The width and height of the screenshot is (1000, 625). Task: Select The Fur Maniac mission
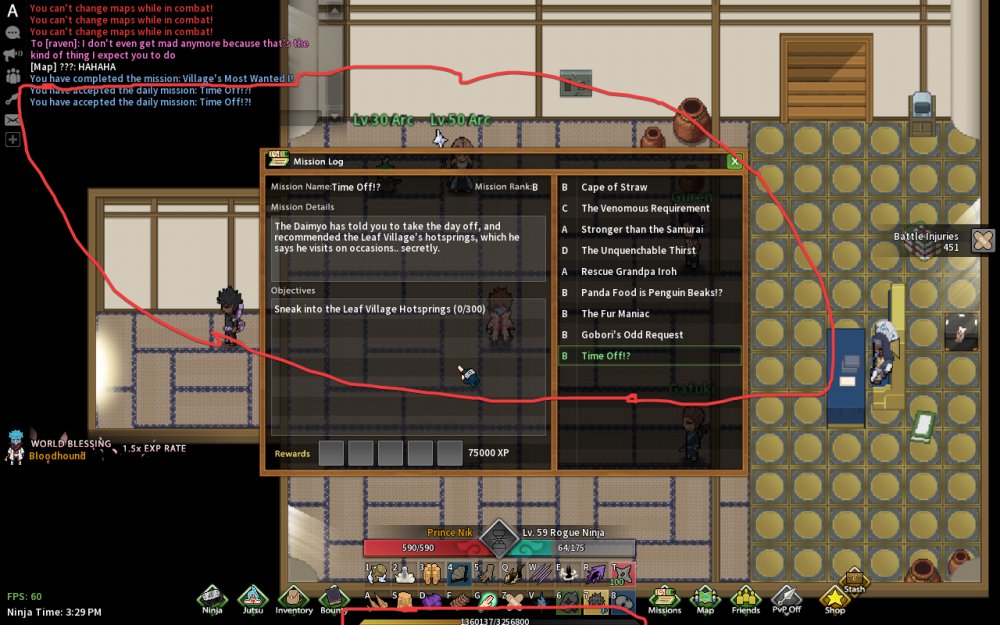[618, 313]
